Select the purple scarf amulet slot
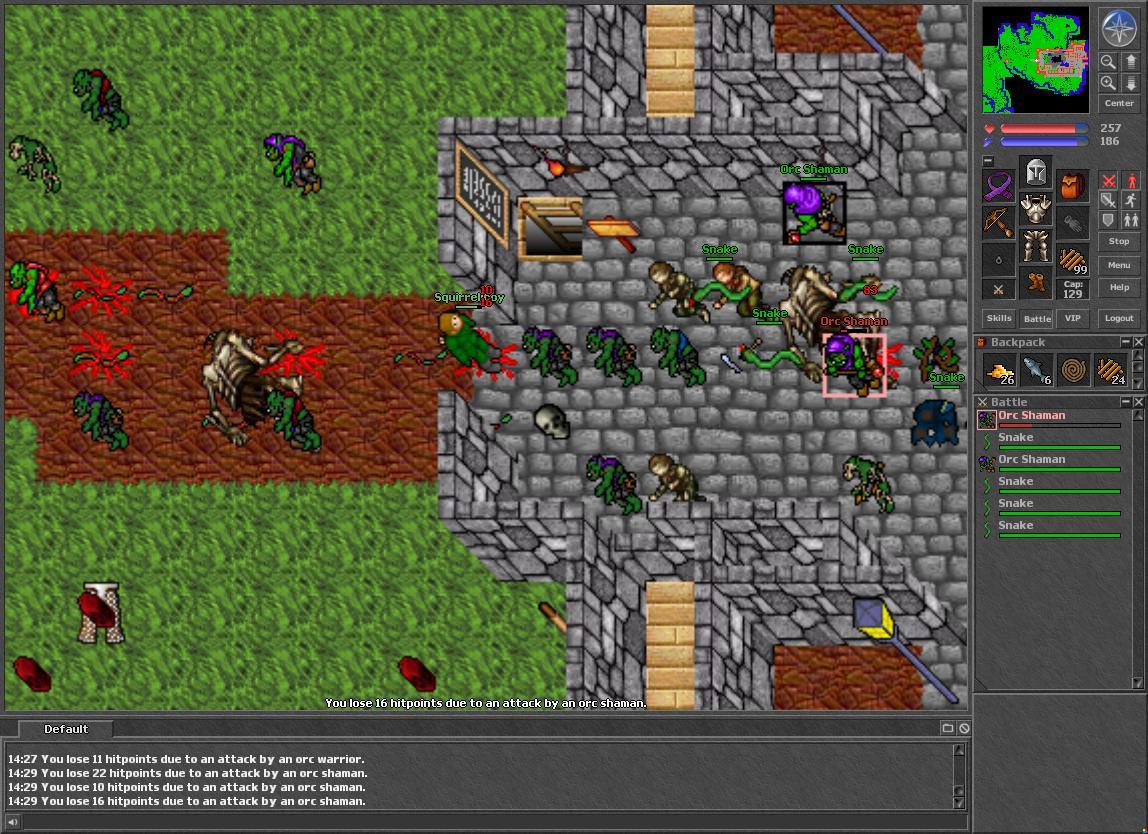1148x834 pixels. pyautogui.click(x=998, y=186)
